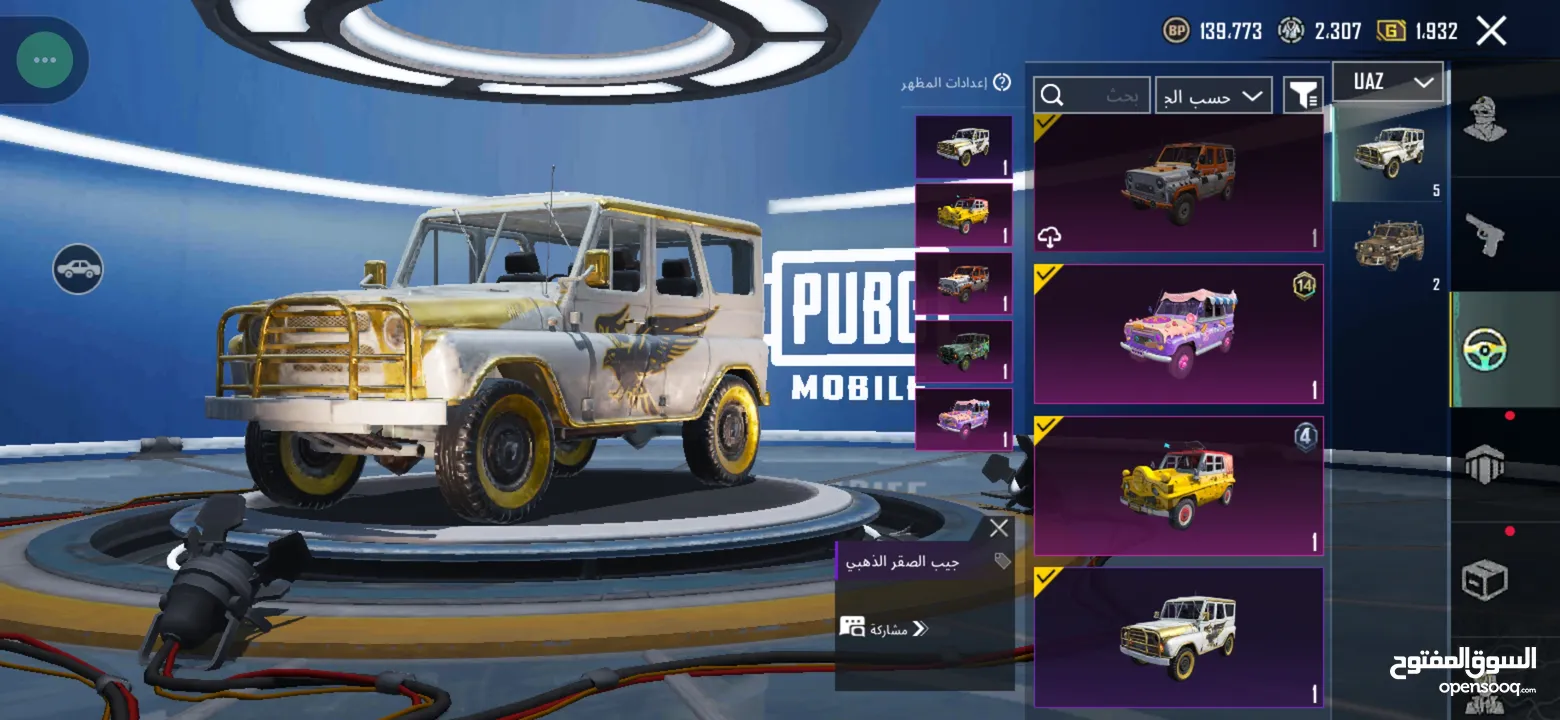Open the UAZ vehicle type dropdown

(1388, 82)
